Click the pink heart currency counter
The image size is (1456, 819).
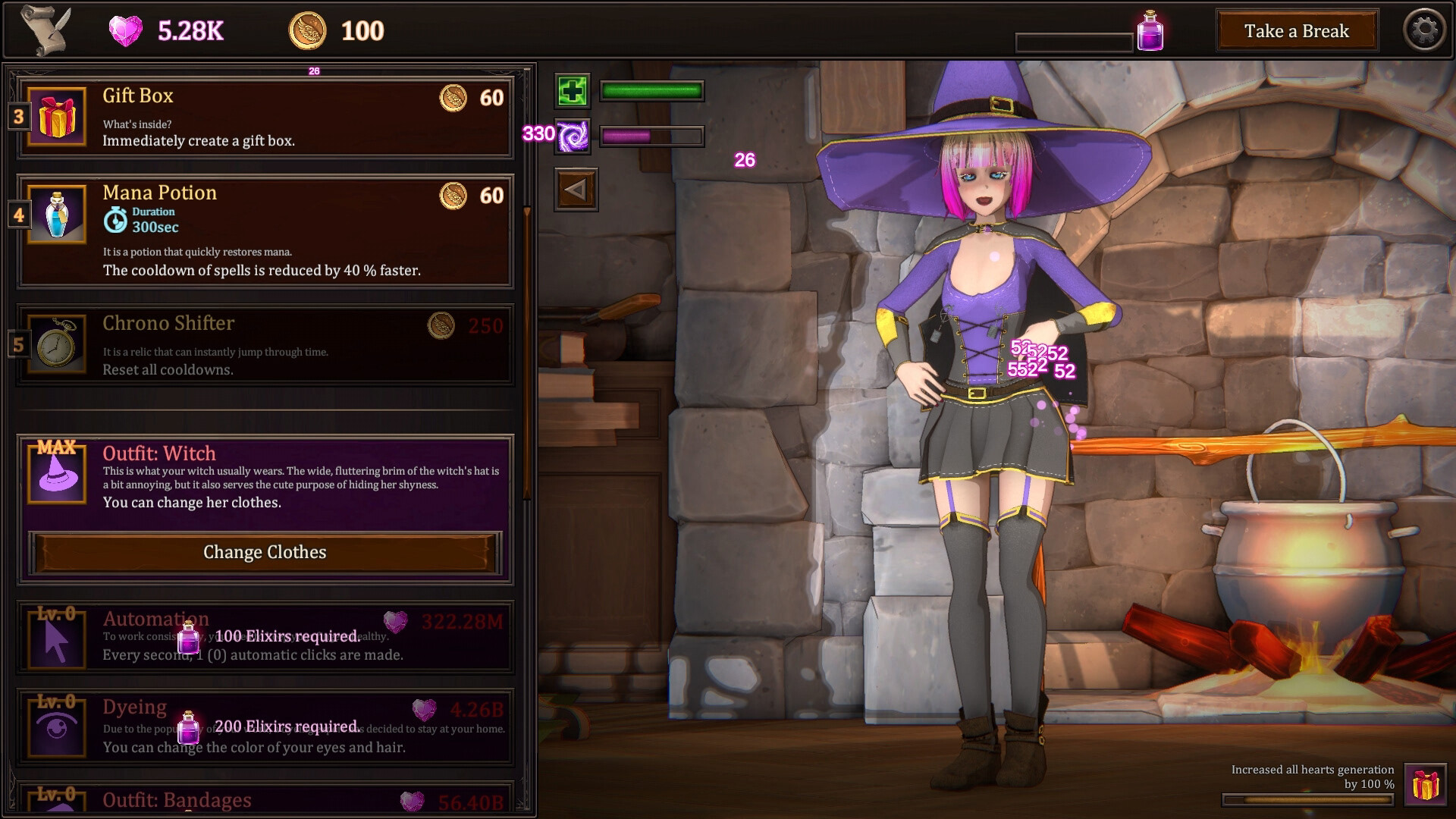pyautogui.click(x=165, y=30)
